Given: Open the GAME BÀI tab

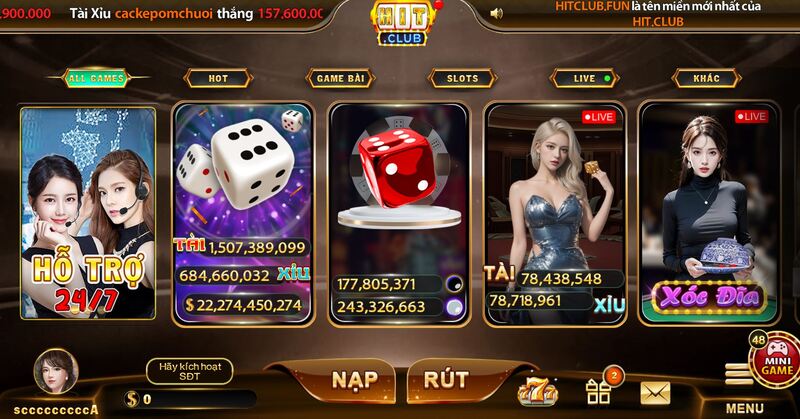Looking at the screenshot, I should click(x=341, y=78).
